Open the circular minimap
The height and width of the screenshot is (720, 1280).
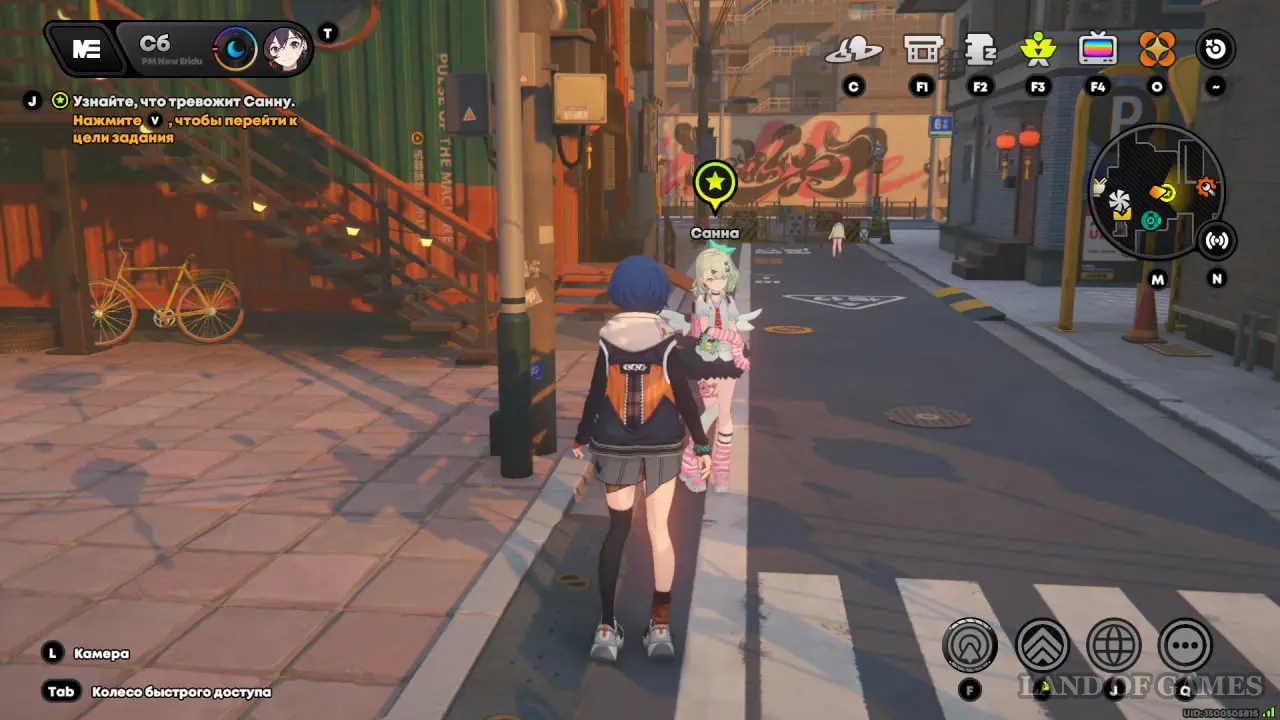(x=1156, y=192)
